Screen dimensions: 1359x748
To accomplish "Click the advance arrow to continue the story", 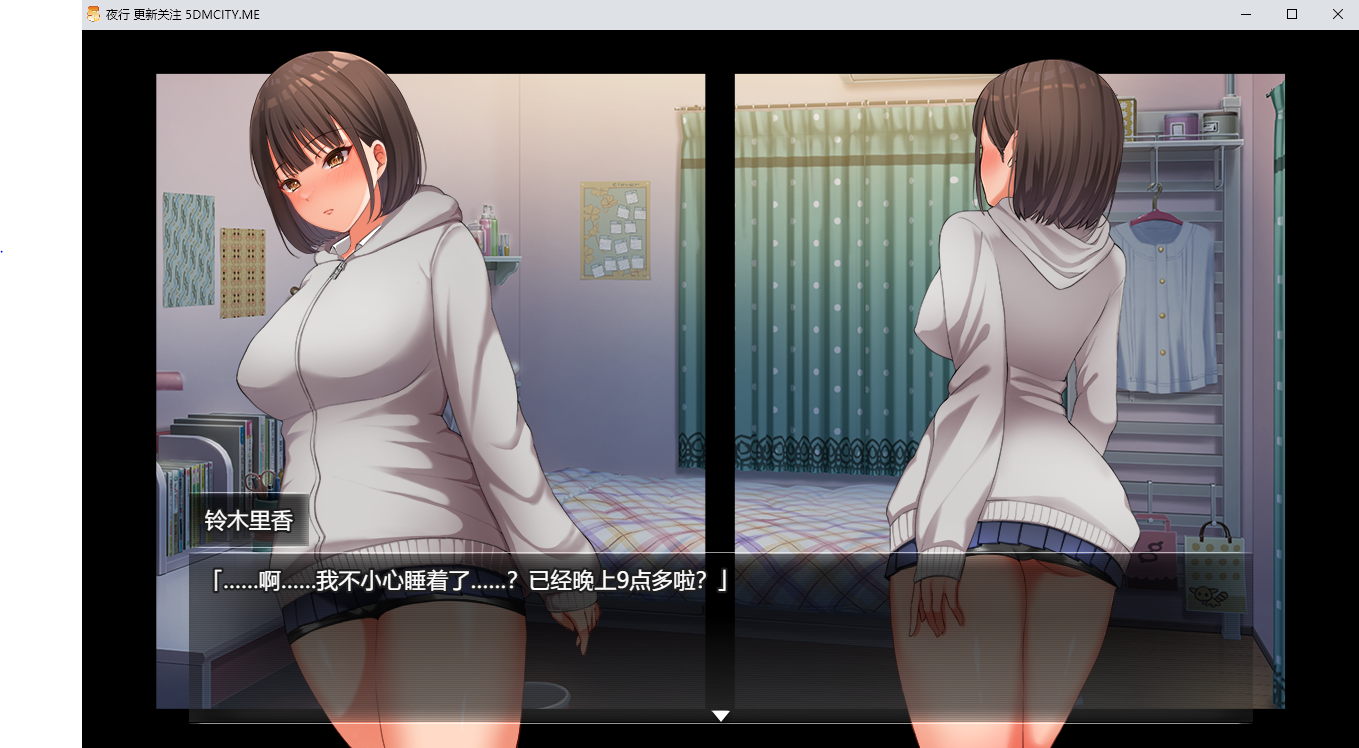I will [x=720, y=716].
